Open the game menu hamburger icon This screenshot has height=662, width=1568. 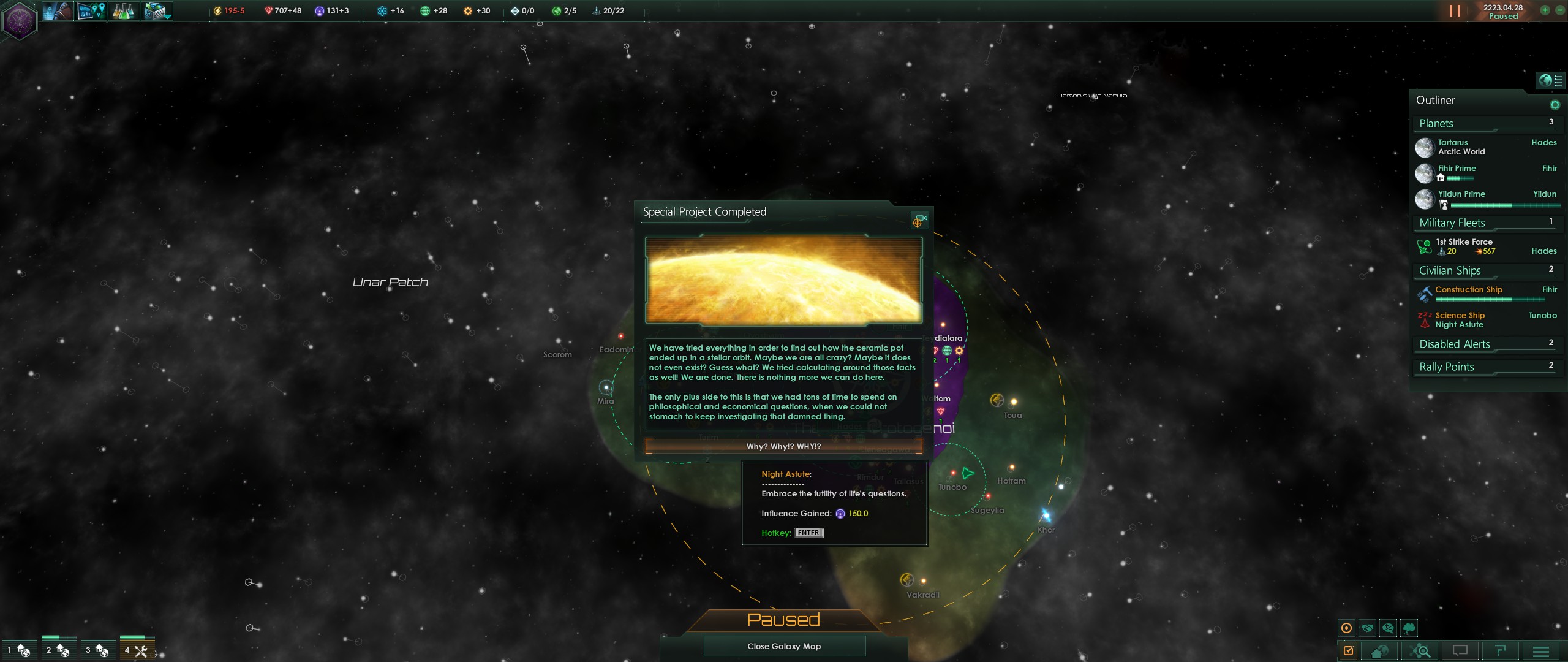tap(1540, 651)
